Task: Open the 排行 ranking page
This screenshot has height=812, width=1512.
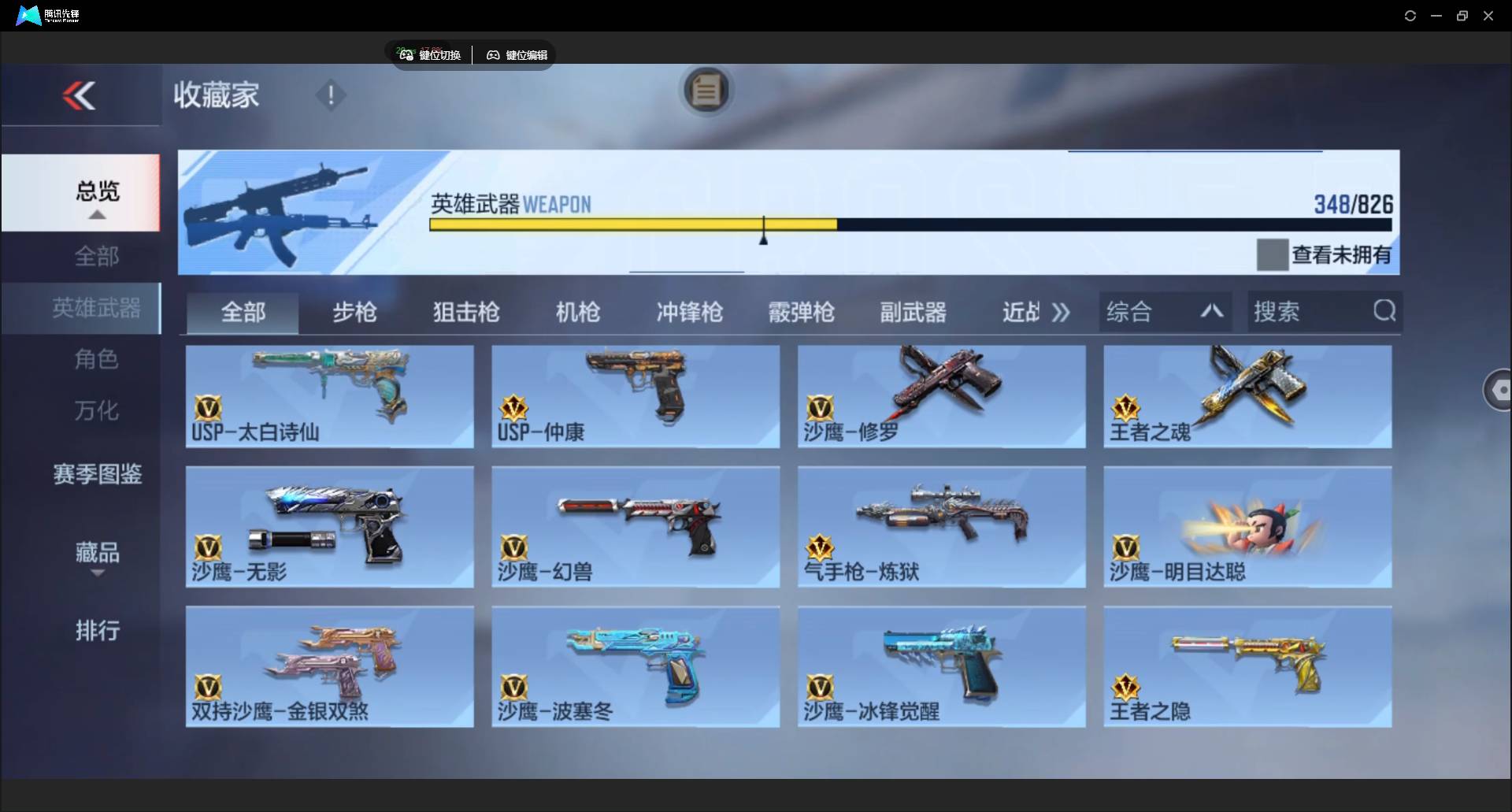Action: tap(96, 631)
